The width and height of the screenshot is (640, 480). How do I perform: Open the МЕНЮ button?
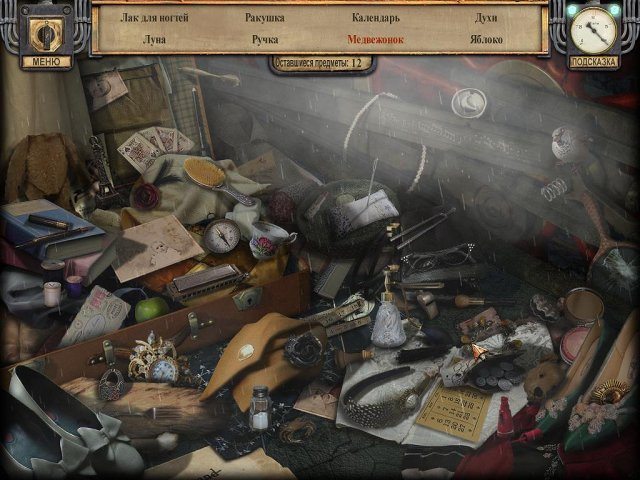tap(45, 61)
